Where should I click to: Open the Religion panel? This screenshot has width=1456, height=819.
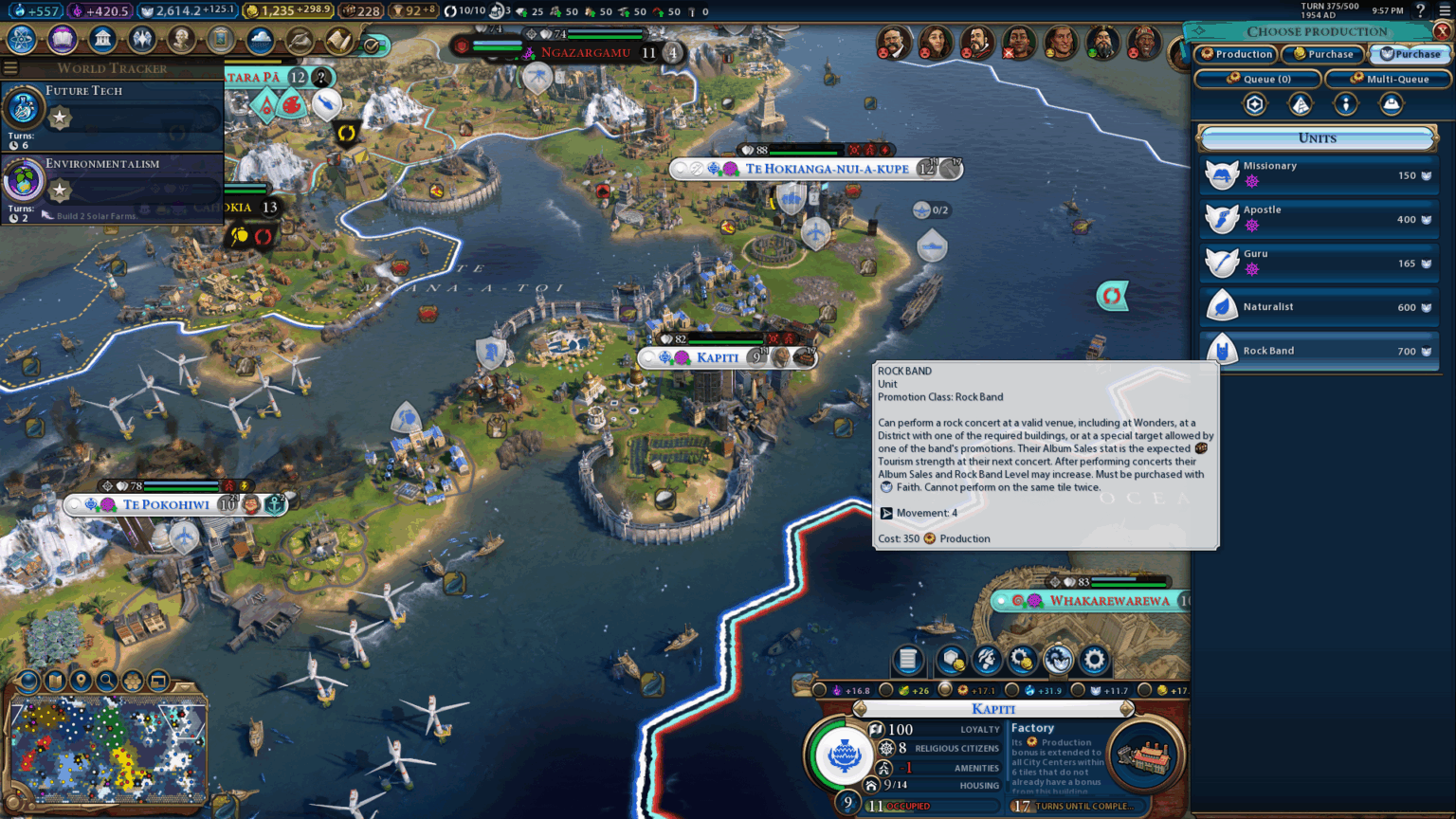pyautogui.click(x=142, y=40)
